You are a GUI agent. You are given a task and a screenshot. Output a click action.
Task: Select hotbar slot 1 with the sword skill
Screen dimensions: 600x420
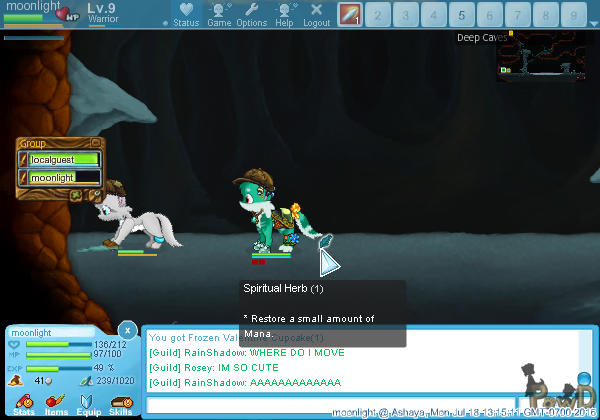click(x=349, y=14)
